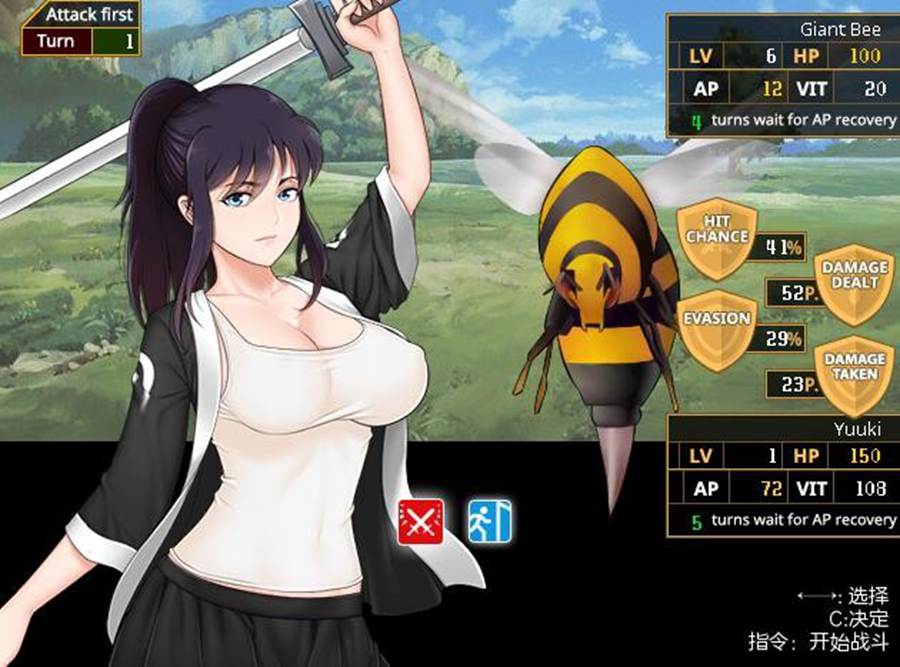Select the red crossed-swords attack command

tap(420, 521)
